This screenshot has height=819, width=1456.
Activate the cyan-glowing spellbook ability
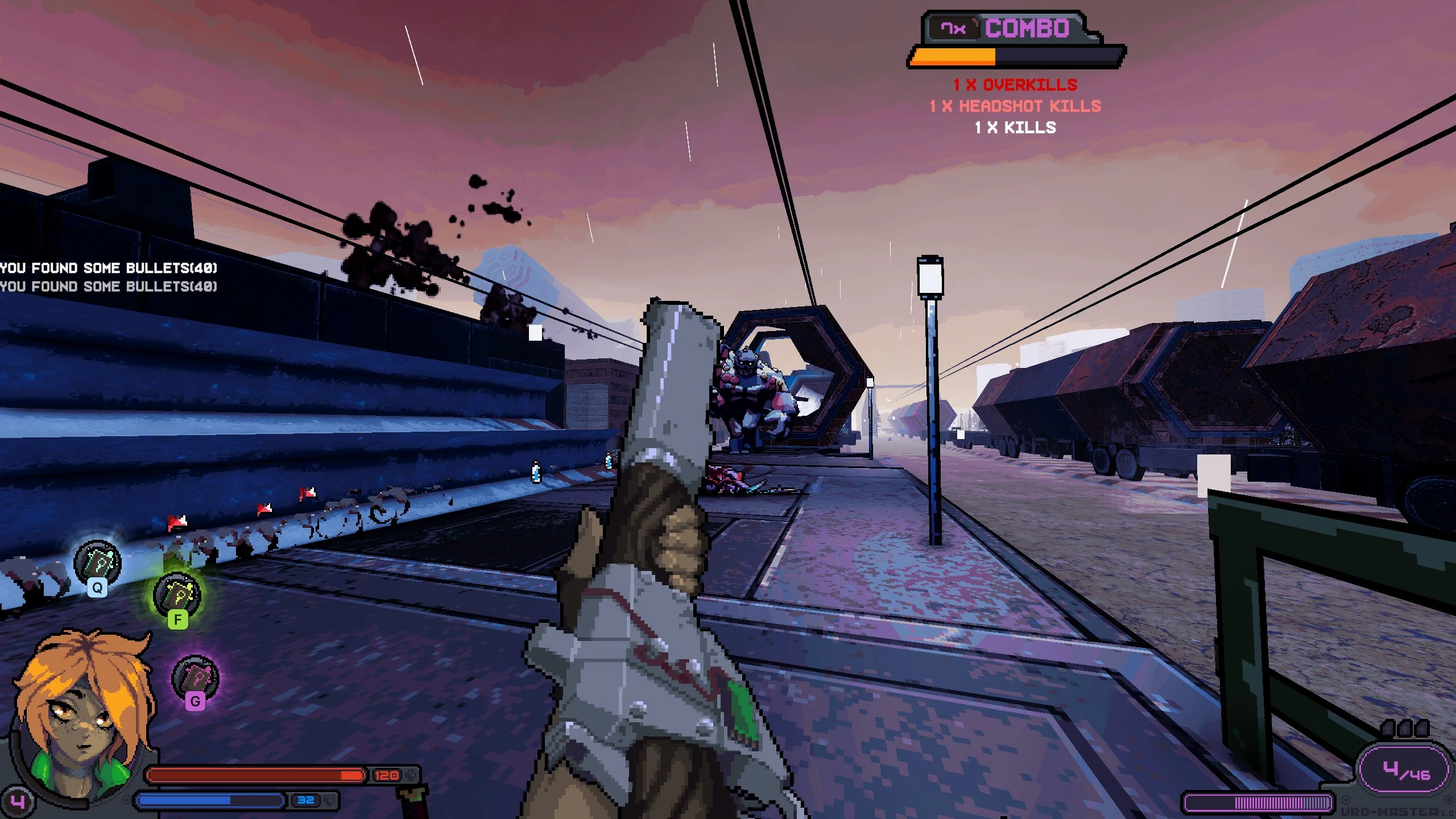pyautogui.click(x=97, y=563)
